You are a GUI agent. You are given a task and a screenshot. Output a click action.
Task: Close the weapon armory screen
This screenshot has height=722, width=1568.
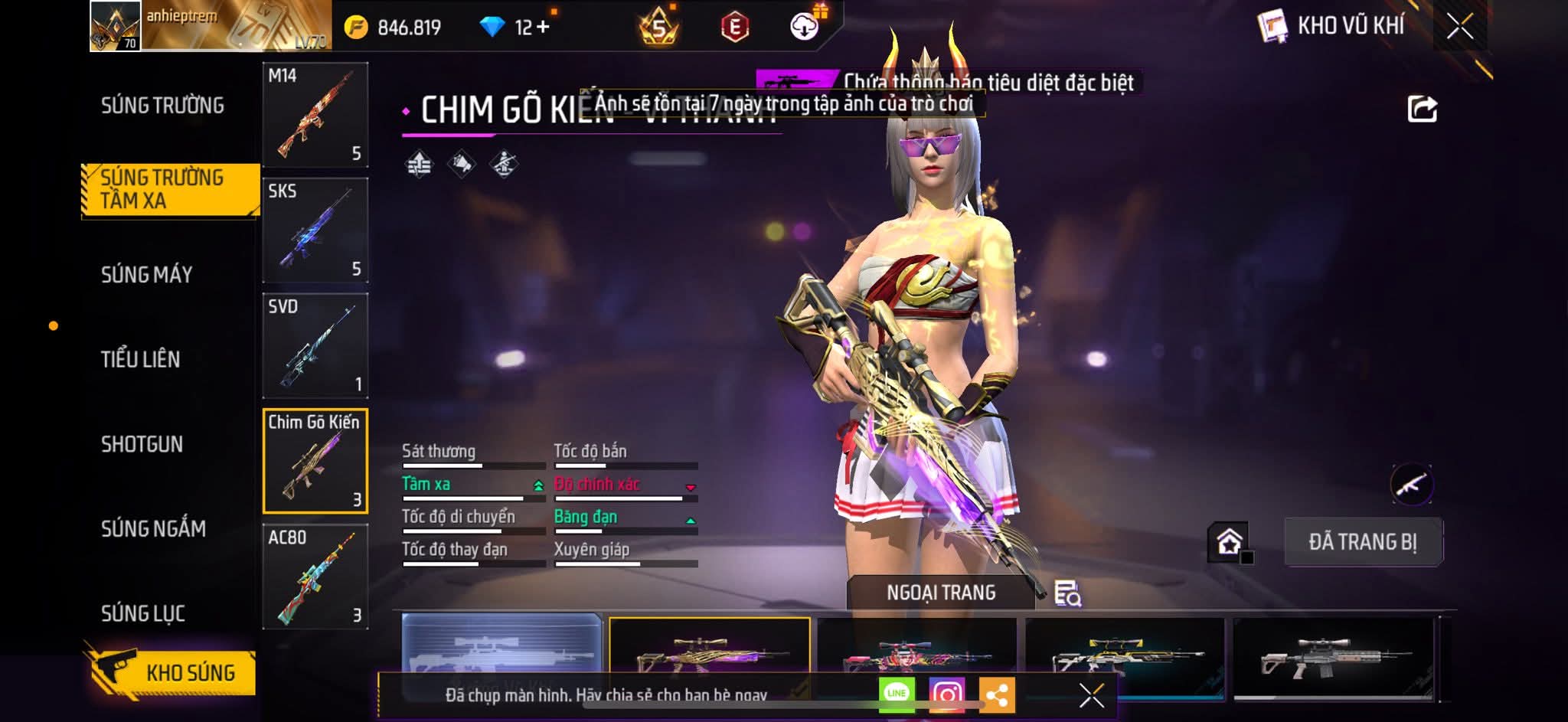click(x=1460, y=27)
